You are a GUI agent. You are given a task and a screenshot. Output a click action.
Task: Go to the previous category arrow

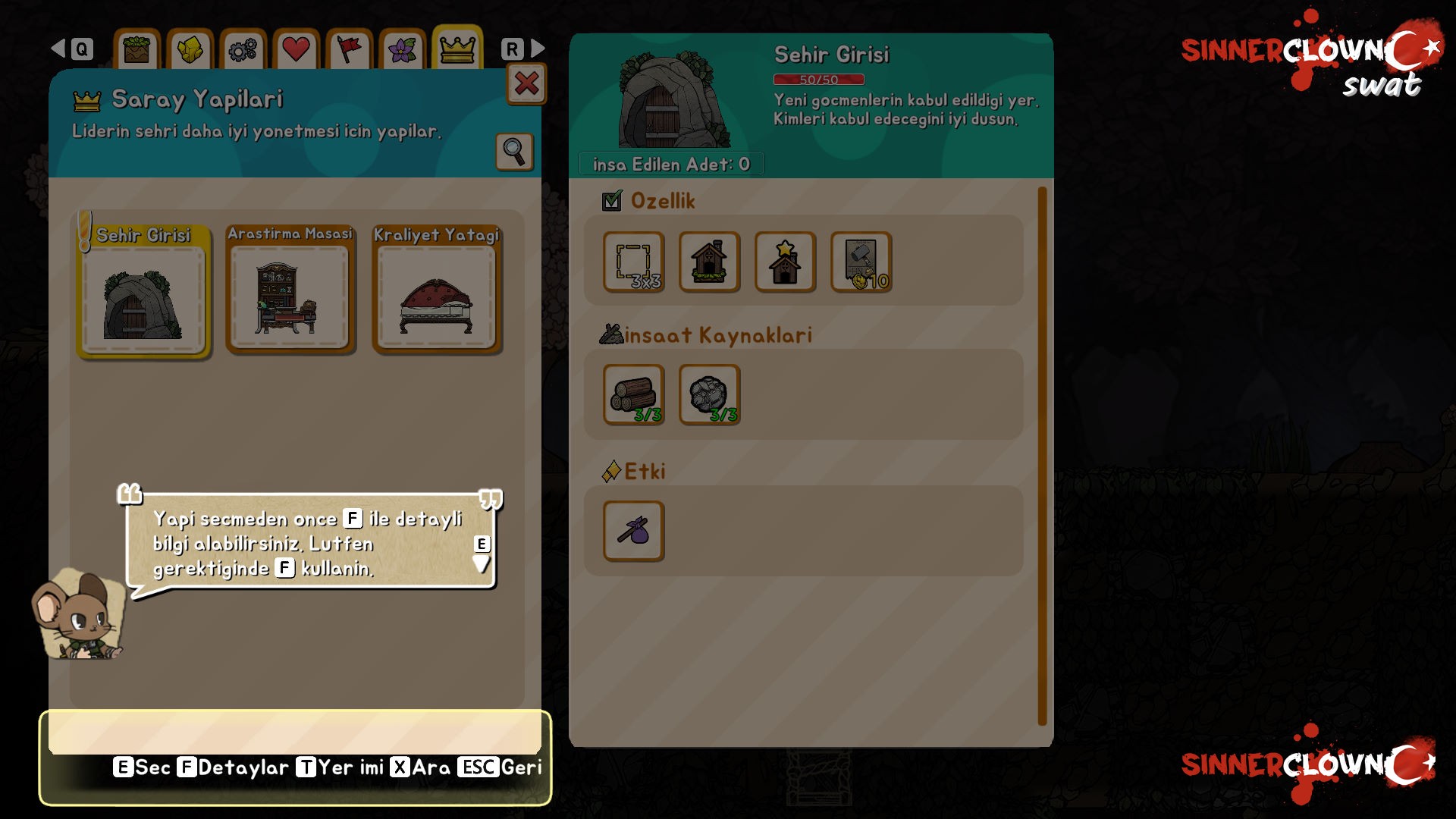58,49
